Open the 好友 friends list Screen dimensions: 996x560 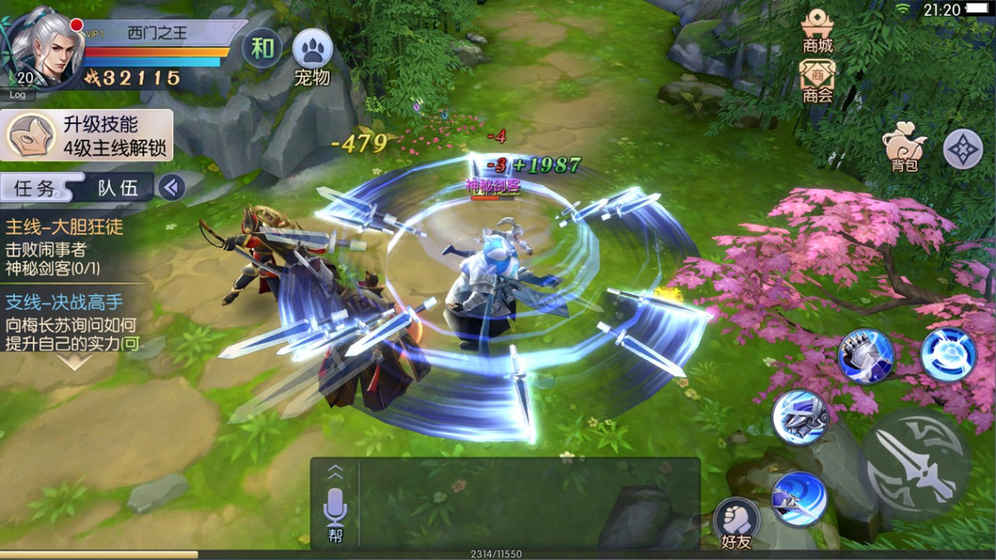[x=736, y=522]
